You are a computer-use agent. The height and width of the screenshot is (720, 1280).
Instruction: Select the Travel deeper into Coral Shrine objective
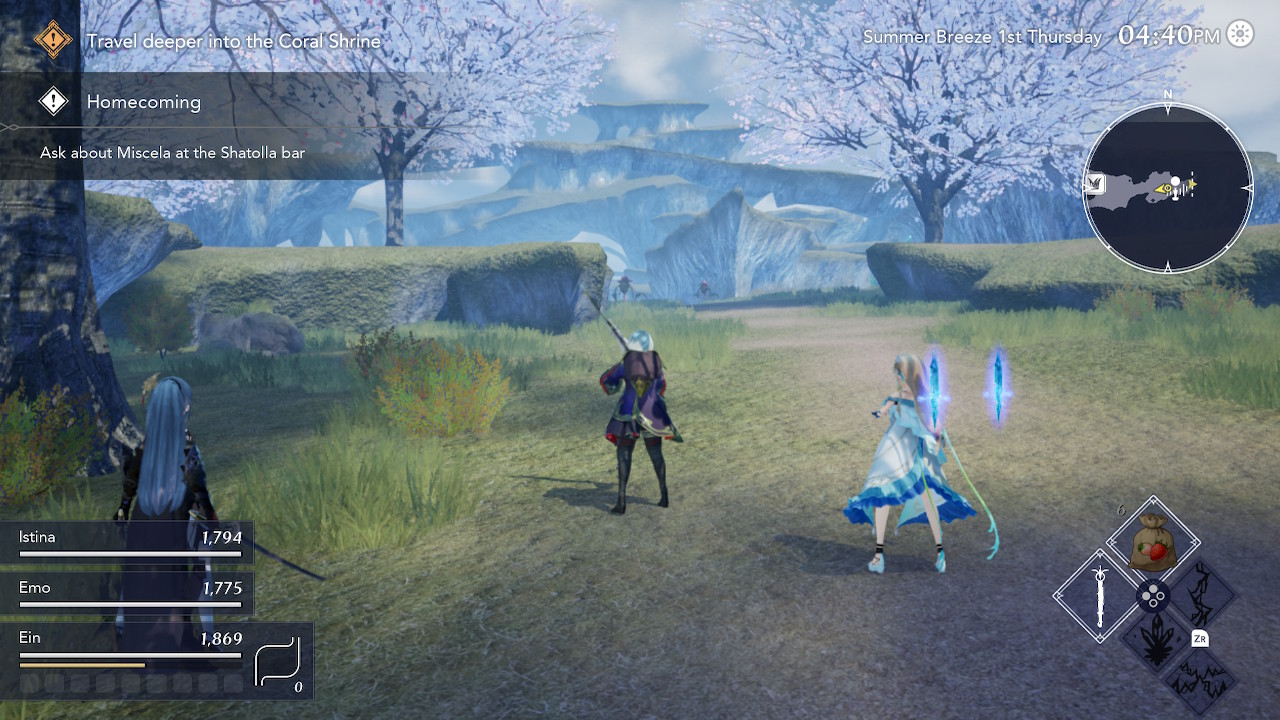[x=233, y=41]
